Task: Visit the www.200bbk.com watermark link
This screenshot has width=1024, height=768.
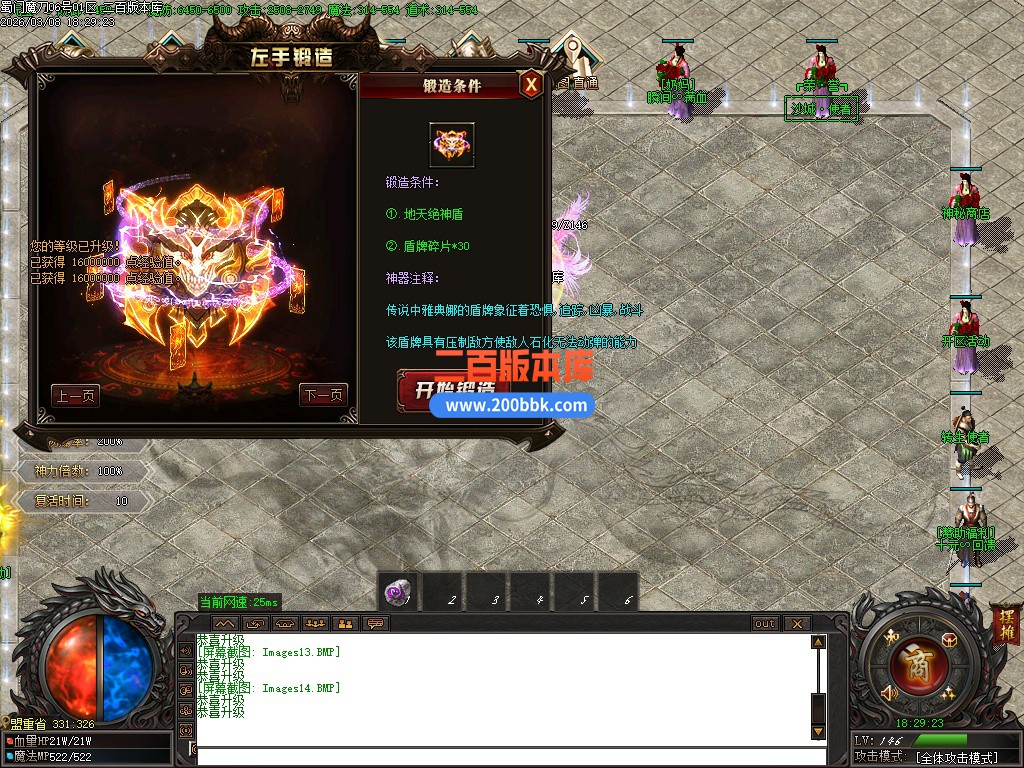Action: coord(516,405)
